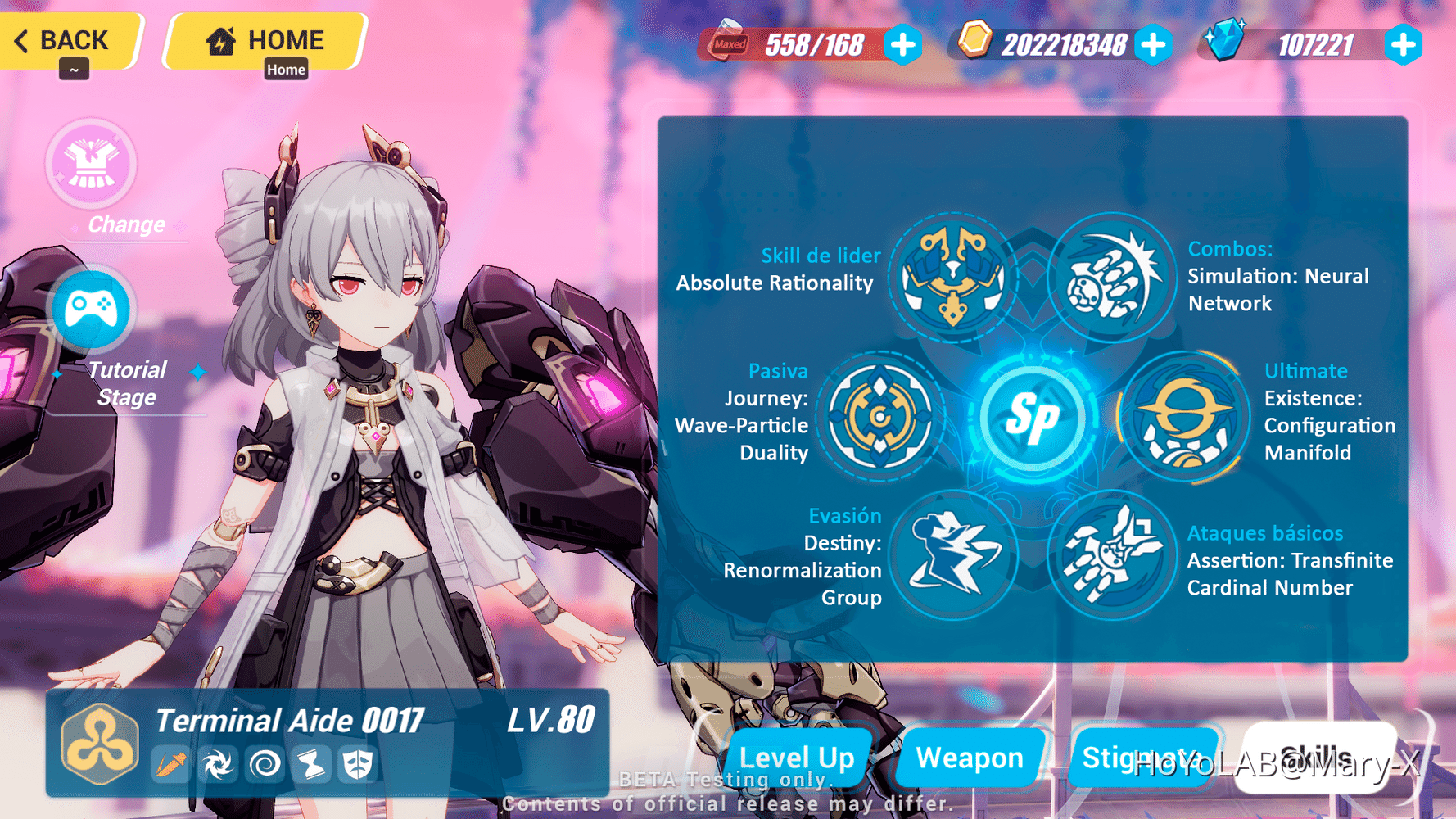The width and height of the screenshot is (1456, 819).
Task: Click the hourglass icon under the character name
Action: 311,763
